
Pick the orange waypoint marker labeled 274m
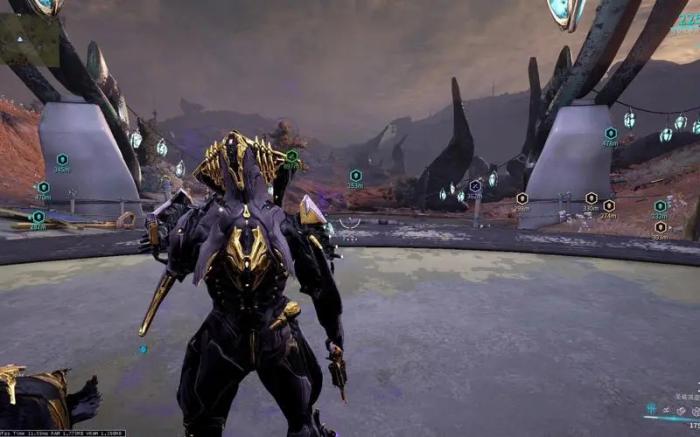click(608, 205)
